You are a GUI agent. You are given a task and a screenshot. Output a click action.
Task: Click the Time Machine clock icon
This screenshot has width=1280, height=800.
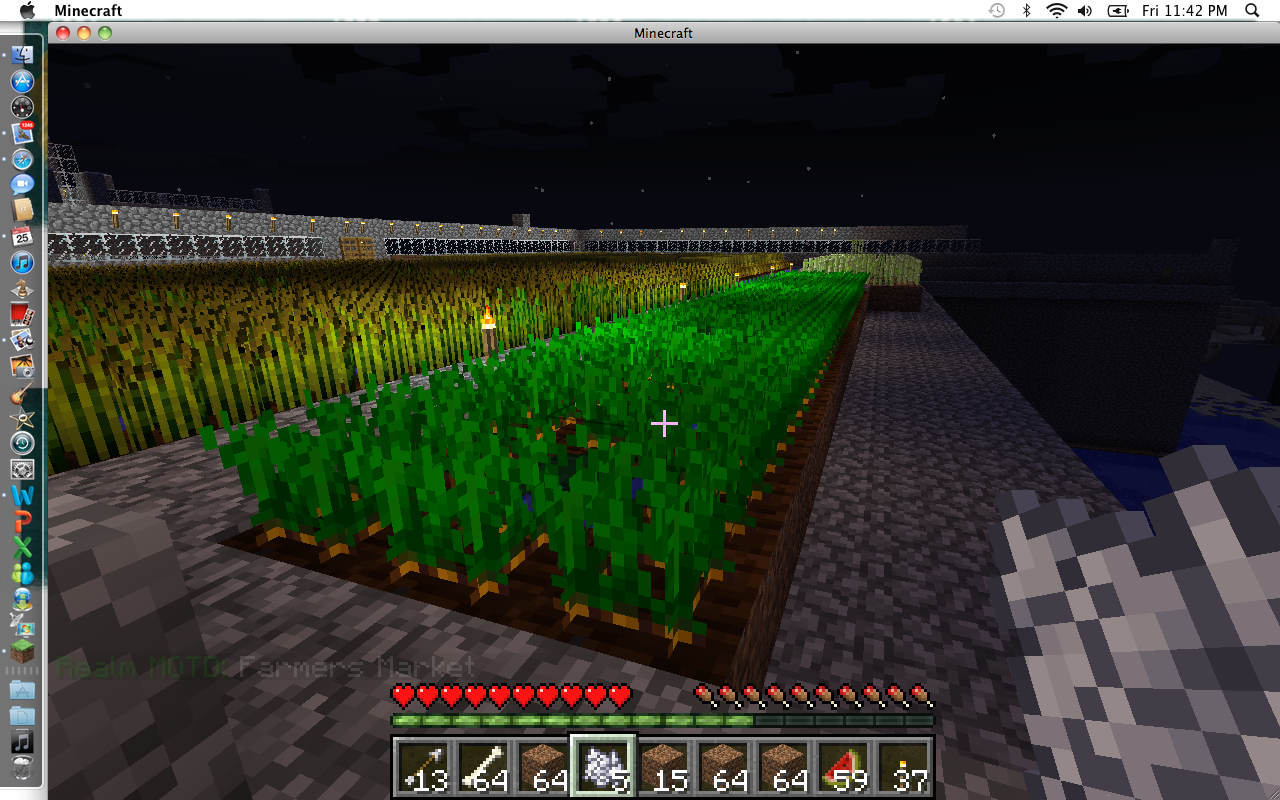(x=995, y=11)
